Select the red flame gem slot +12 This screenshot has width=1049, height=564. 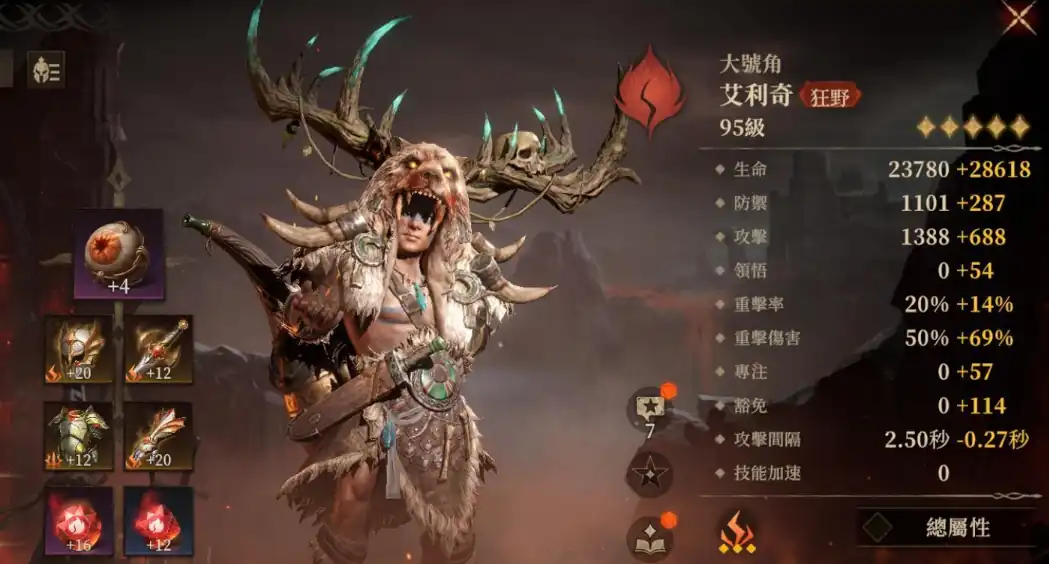click(158, 520)
